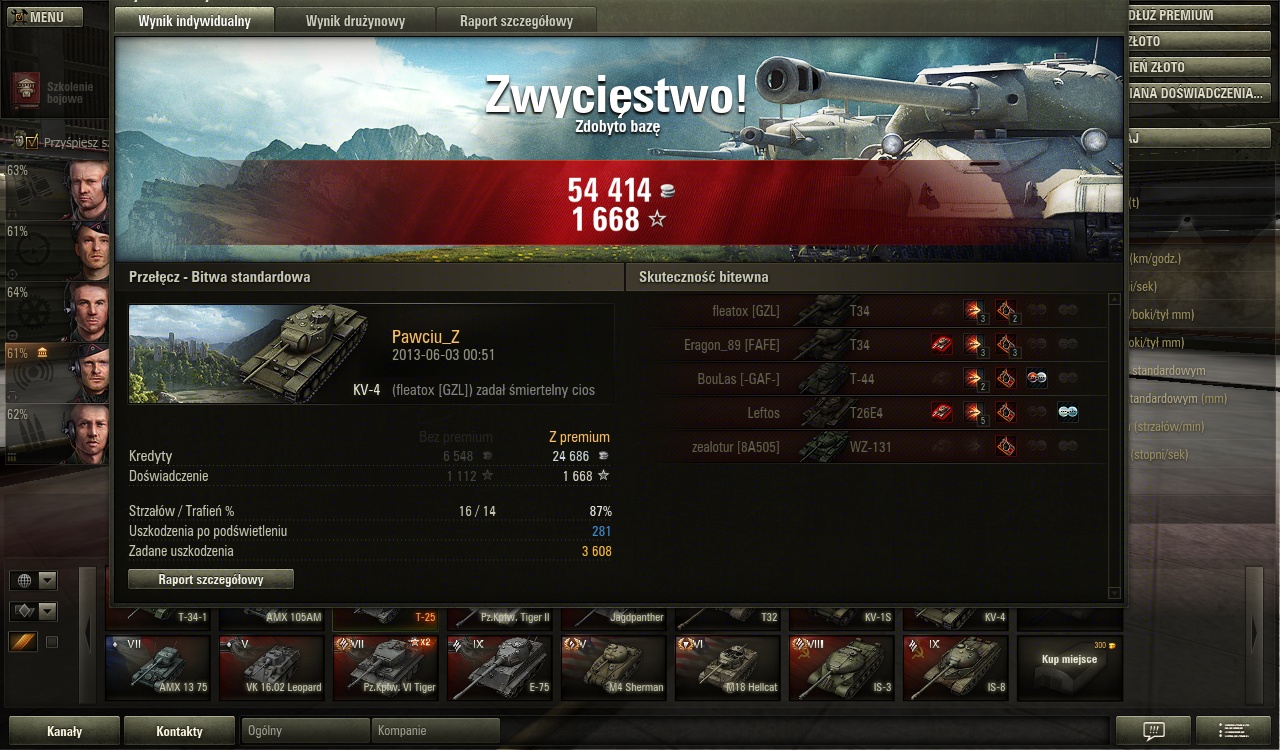Select the fleatox [GZL] T34 row
The height and width of the screenshot is (750, 1280).
click(x=870, y=311)
